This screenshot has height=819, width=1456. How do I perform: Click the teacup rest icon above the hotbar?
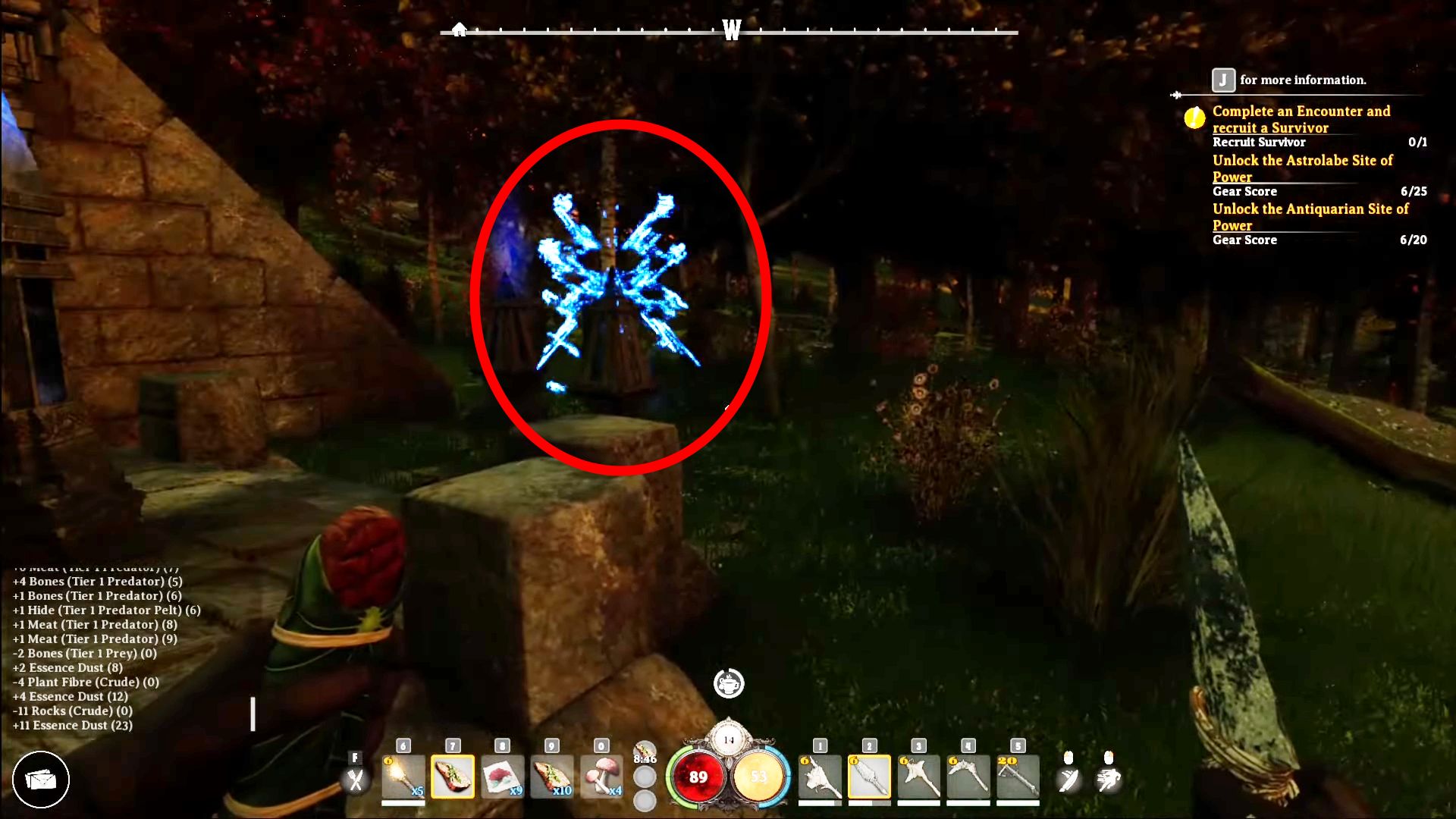pos(730,682)
